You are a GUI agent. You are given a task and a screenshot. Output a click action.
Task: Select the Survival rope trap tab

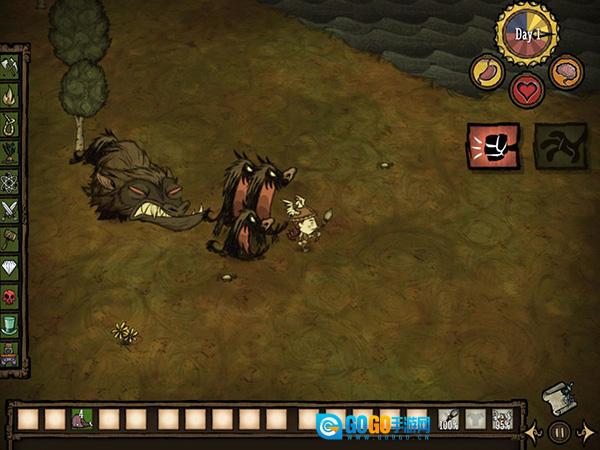coord(12,126)
